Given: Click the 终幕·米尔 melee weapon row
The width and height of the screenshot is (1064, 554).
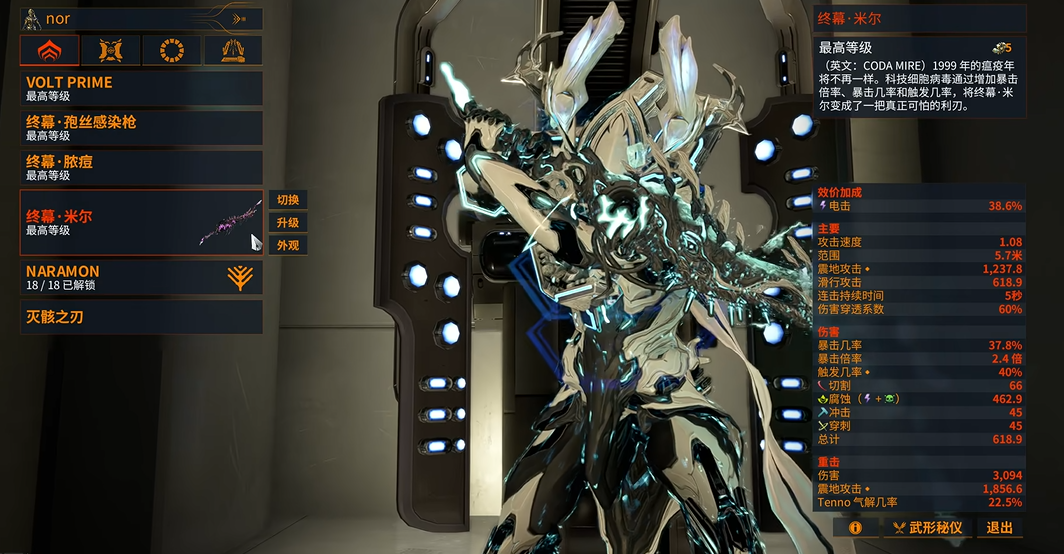Looking at the screenshot, I should tap(141, 222).
